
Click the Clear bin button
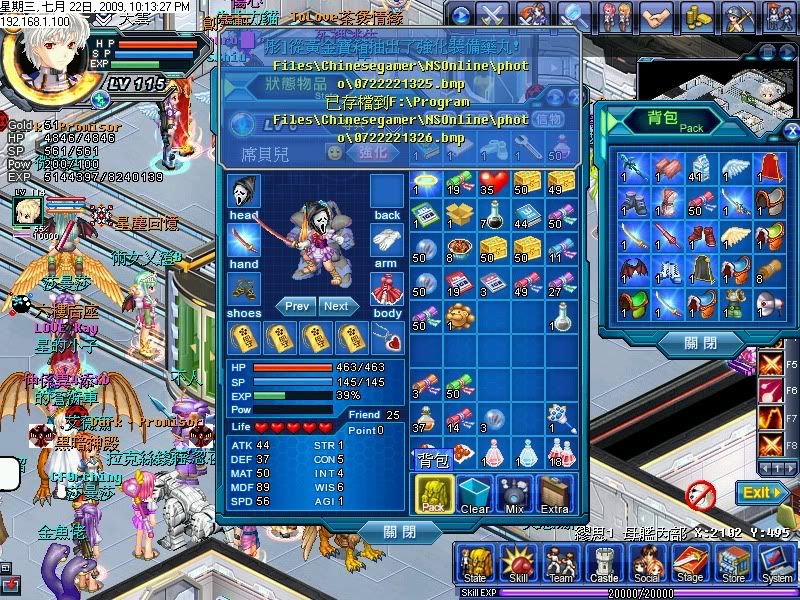click(475, 494)
